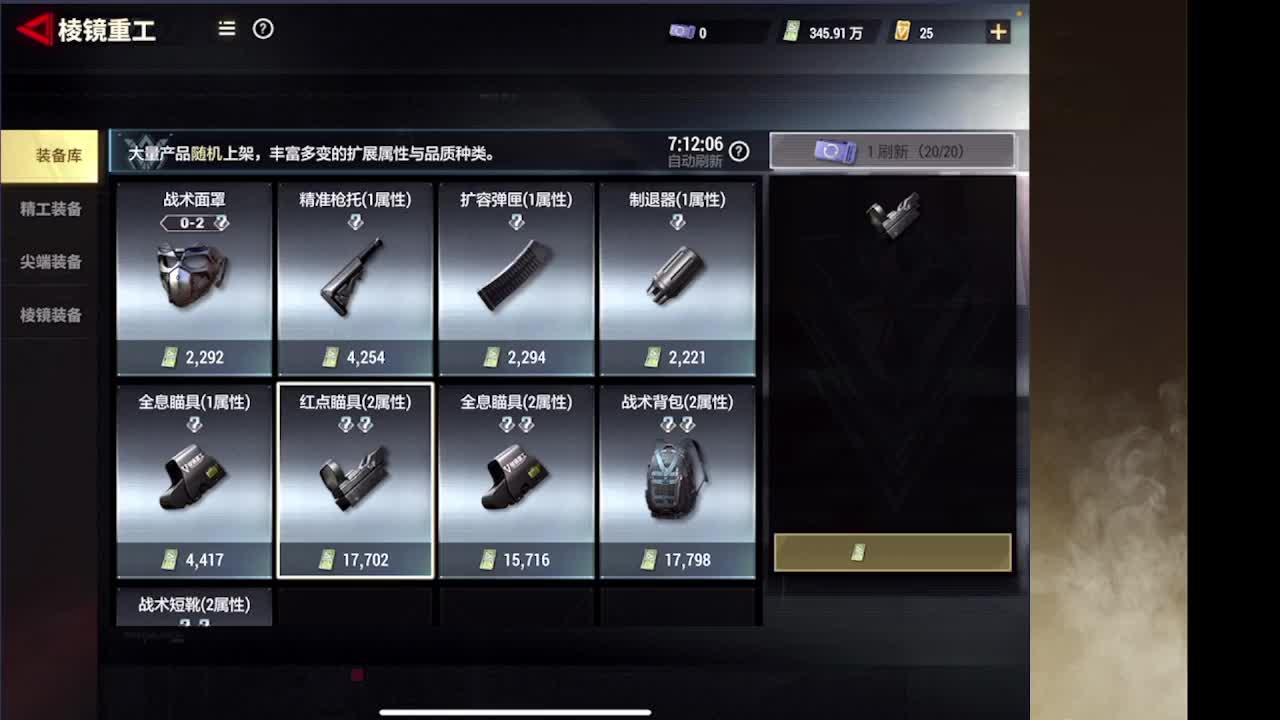Select the 红点瞄具(2属性) item card

click(355, 480)
